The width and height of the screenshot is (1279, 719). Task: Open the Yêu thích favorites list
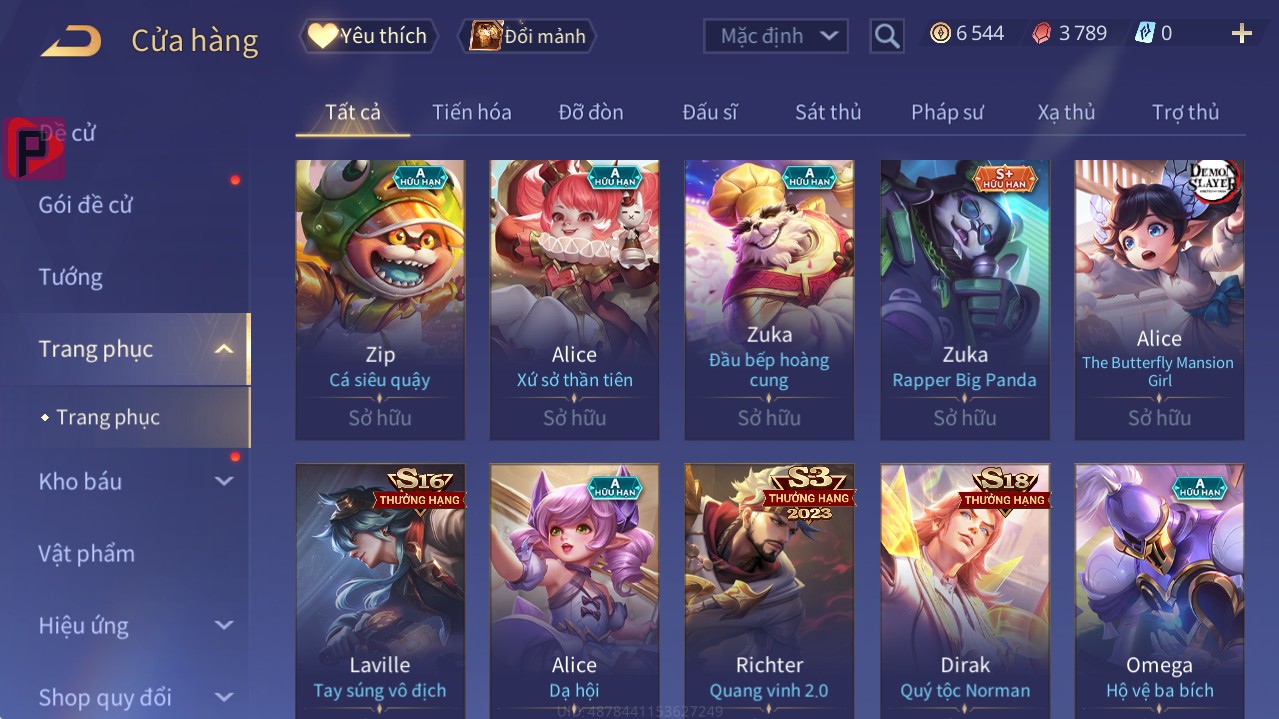click(368, 36)
